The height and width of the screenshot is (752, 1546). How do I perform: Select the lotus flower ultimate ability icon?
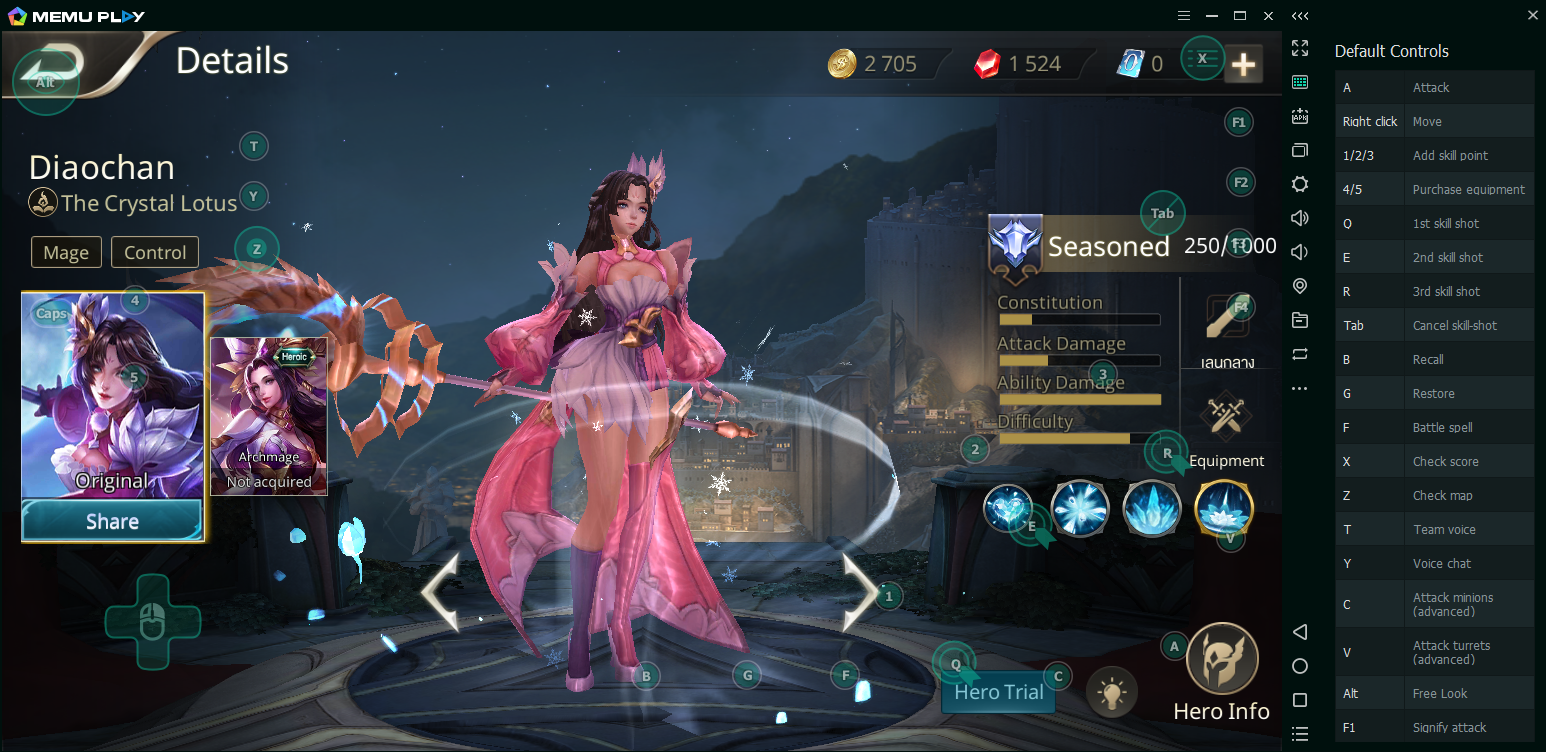click(x=1224, y=508)
